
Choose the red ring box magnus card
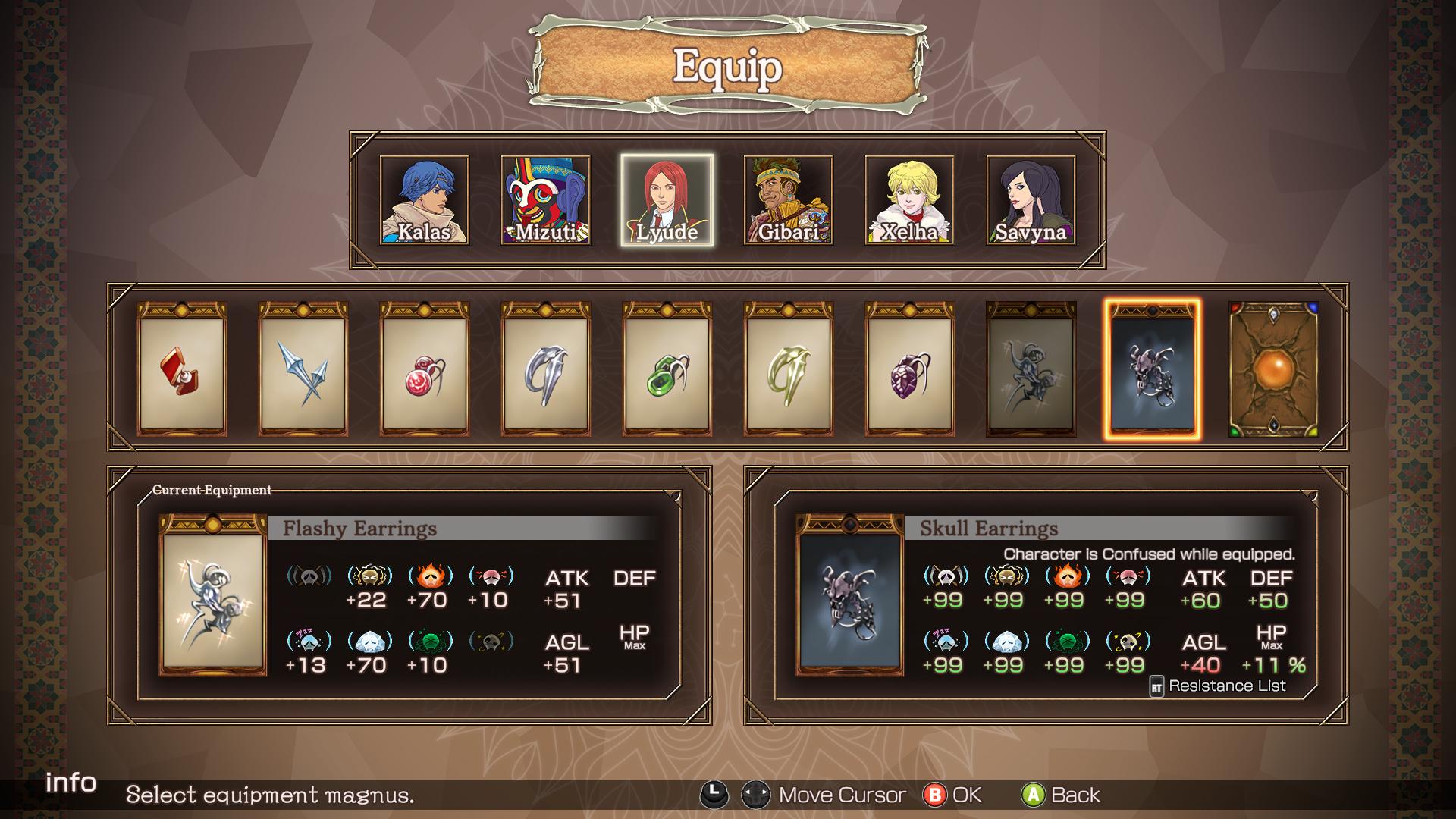tap(182, 370)
